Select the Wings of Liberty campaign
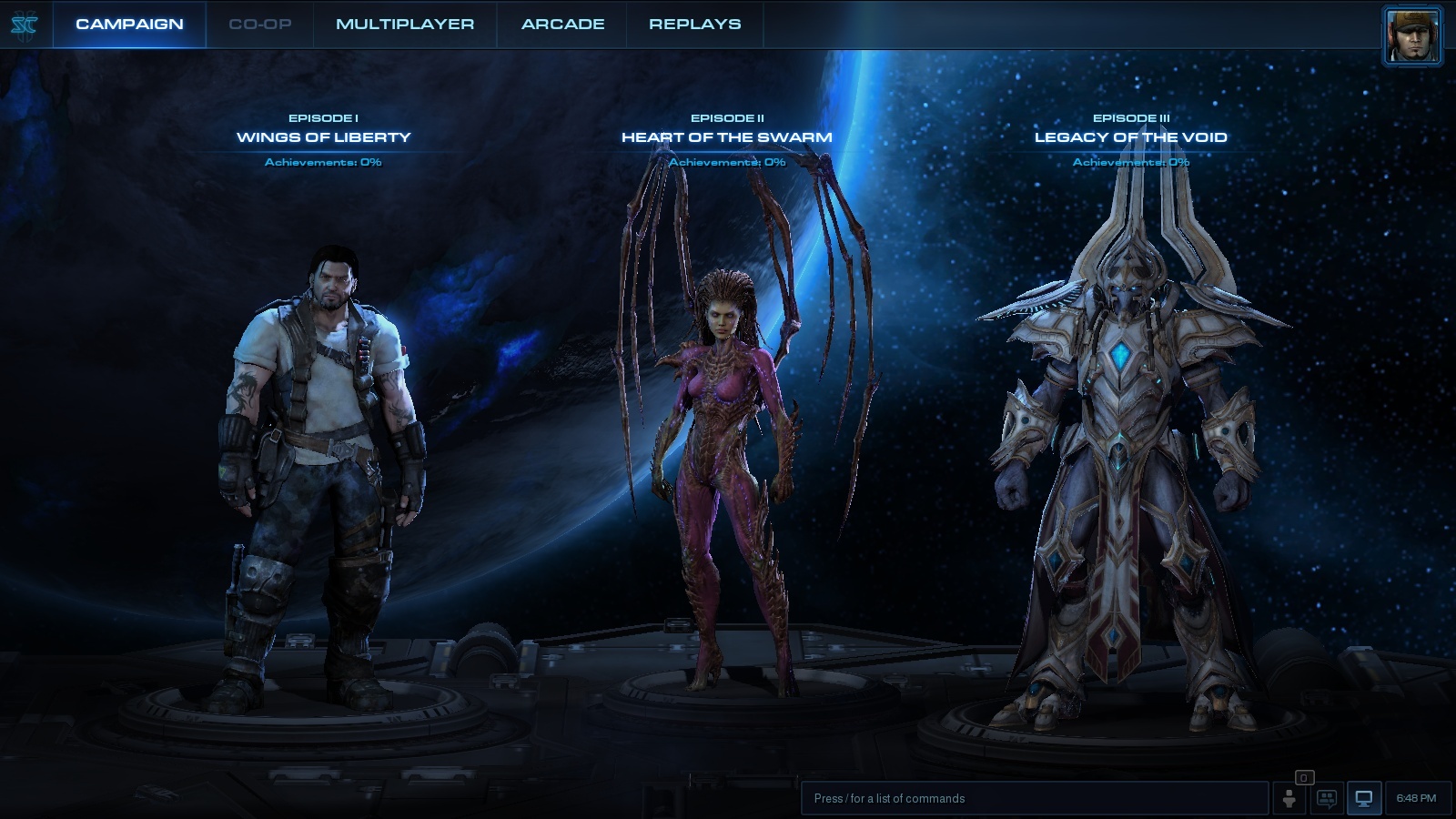The height and width of the screenshot is (819, 1456). tap(323, 137)
